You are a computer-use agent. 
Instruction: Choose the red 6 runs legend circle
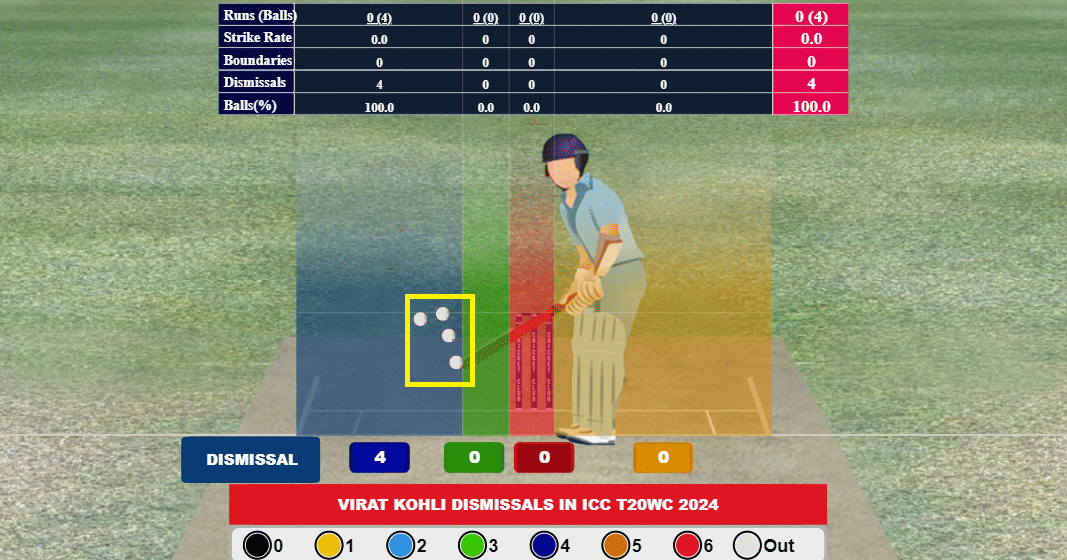(x=687, y=545)
